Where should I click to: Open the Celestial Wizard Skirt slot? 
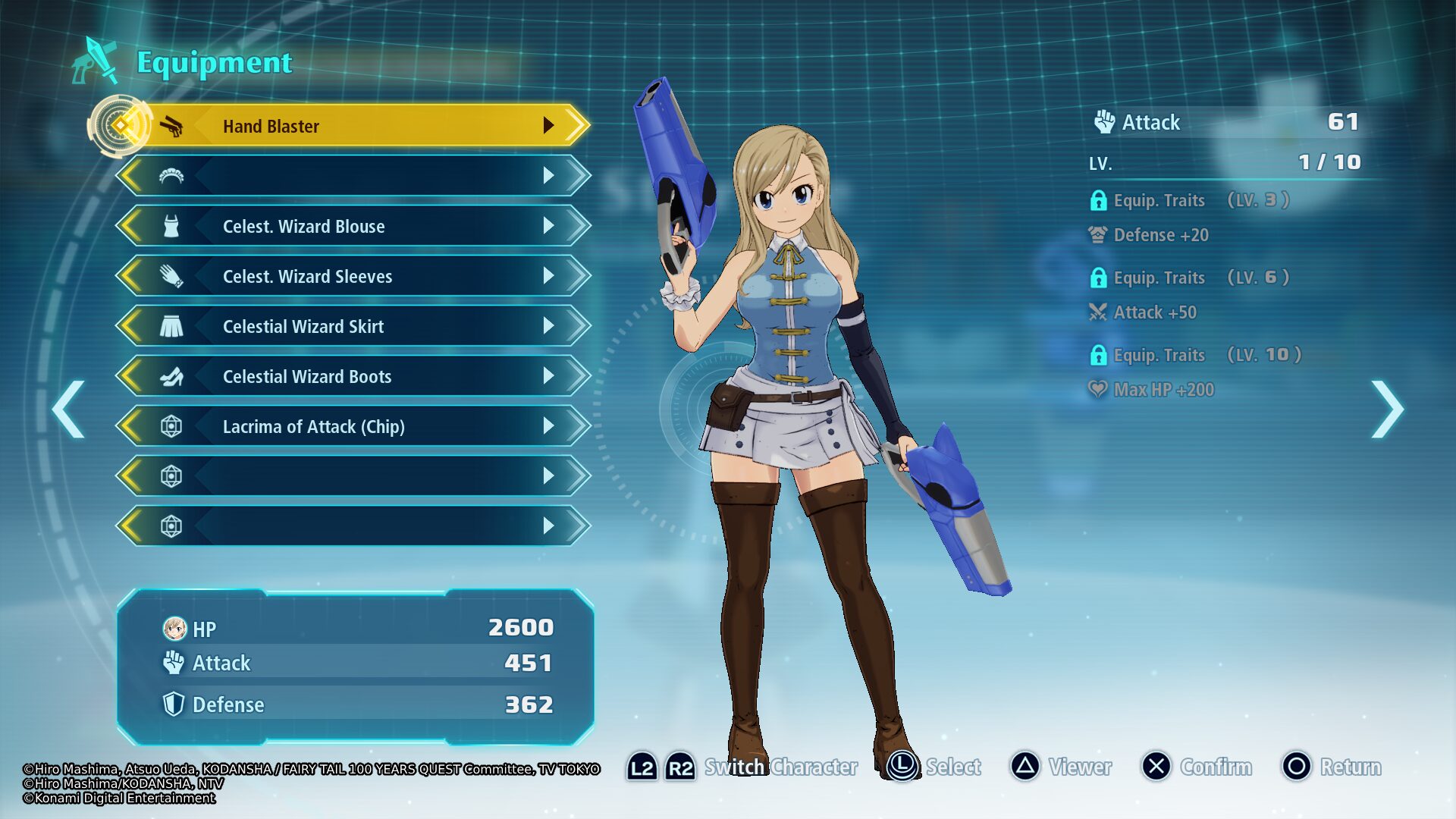353,326
